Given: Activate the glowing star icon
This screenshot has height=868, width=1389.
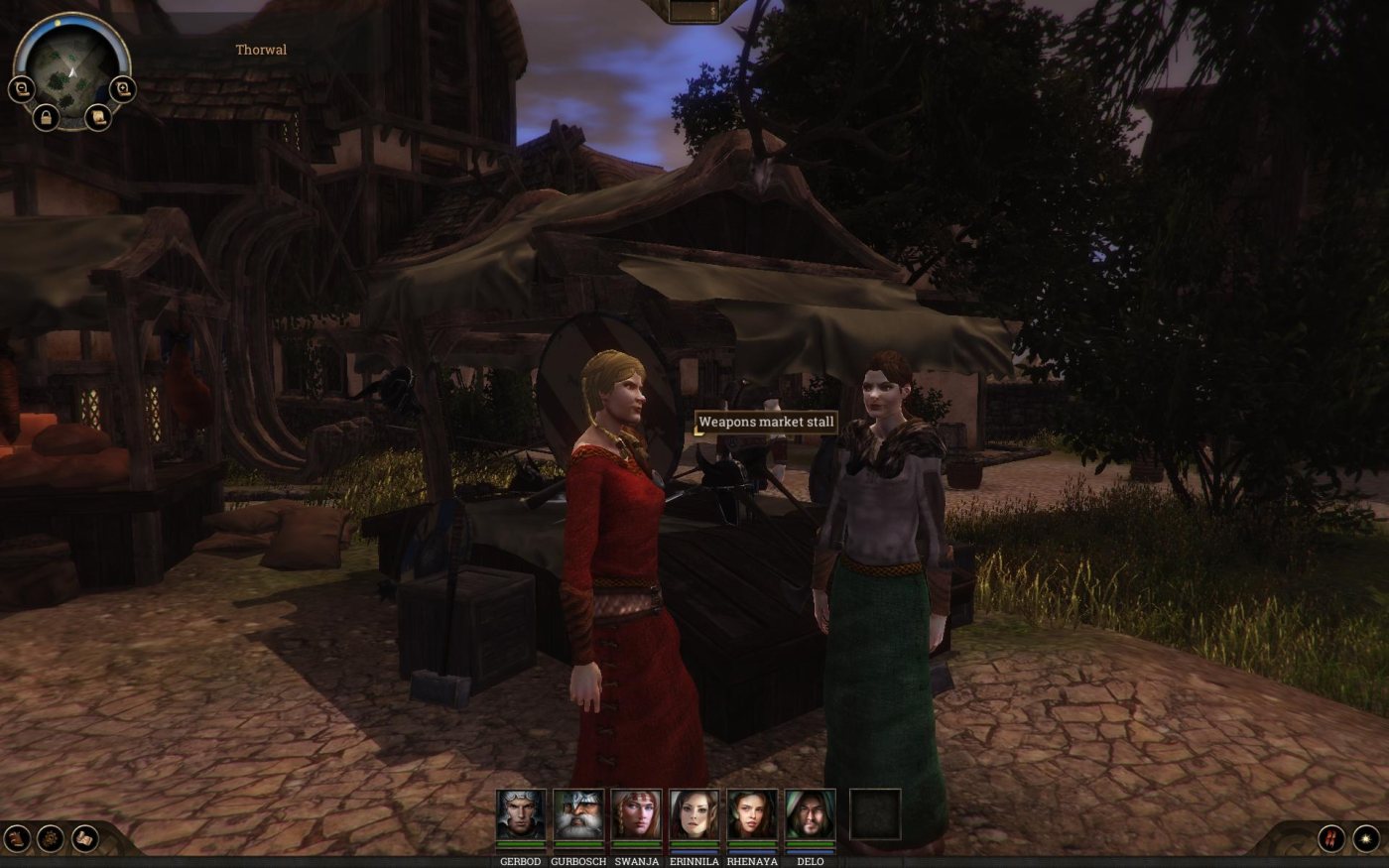Looking at the screenshot, I should 1366,838.
